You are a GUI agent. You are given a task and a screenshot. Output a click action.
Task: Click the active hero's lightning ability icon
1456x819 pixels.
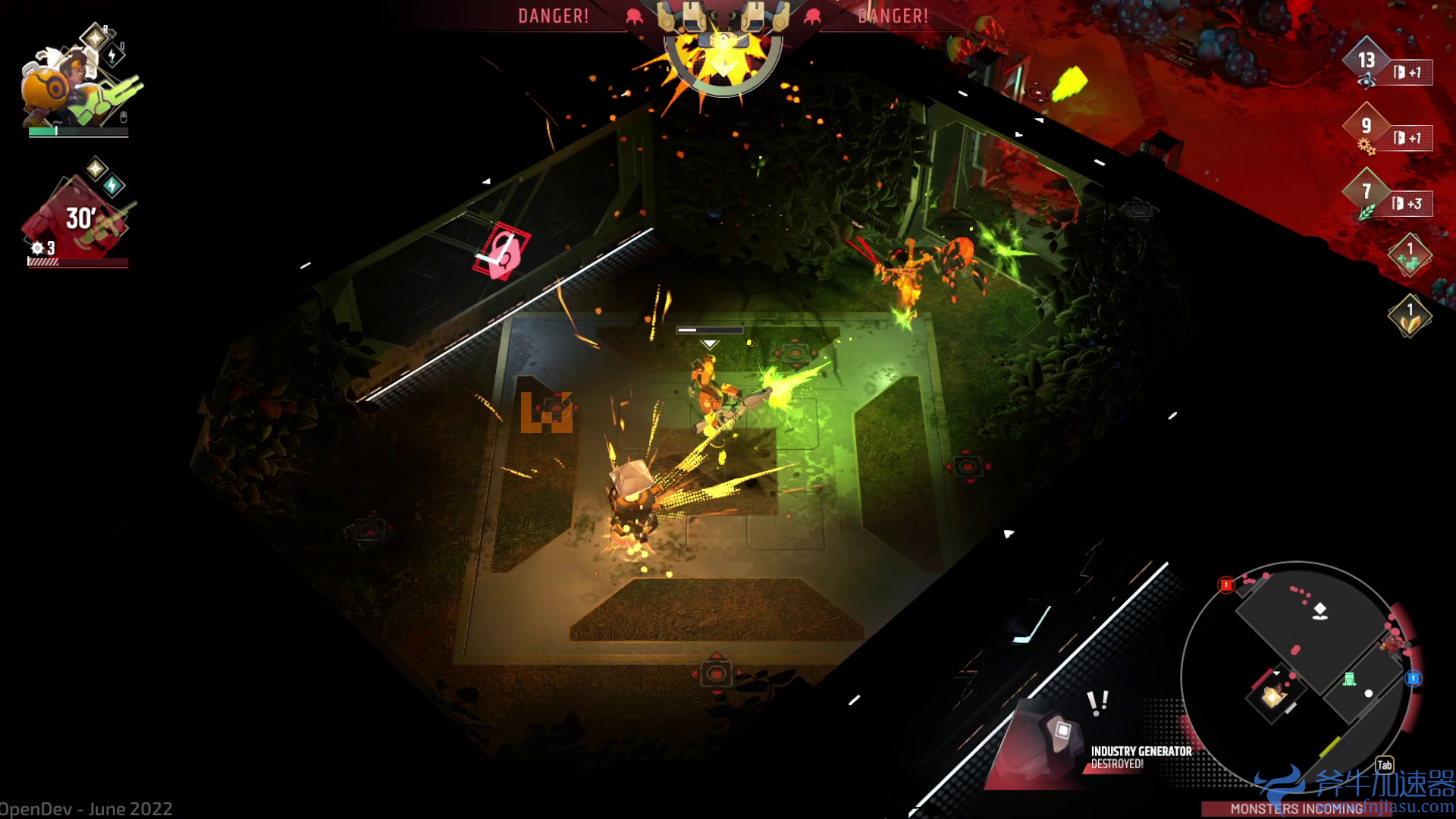point(113,55)
